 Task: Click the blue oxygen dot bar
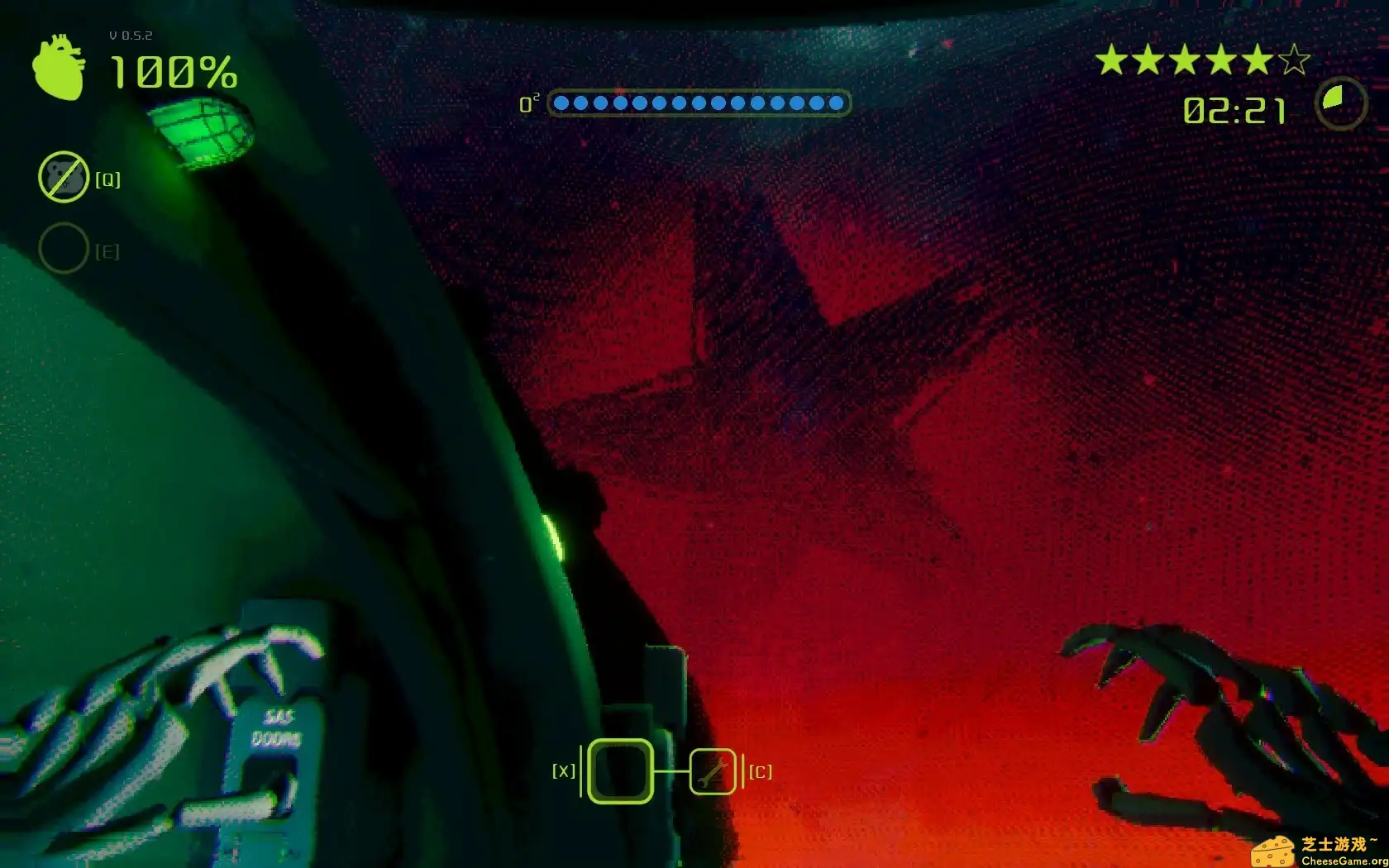click(x=699, y=103)
